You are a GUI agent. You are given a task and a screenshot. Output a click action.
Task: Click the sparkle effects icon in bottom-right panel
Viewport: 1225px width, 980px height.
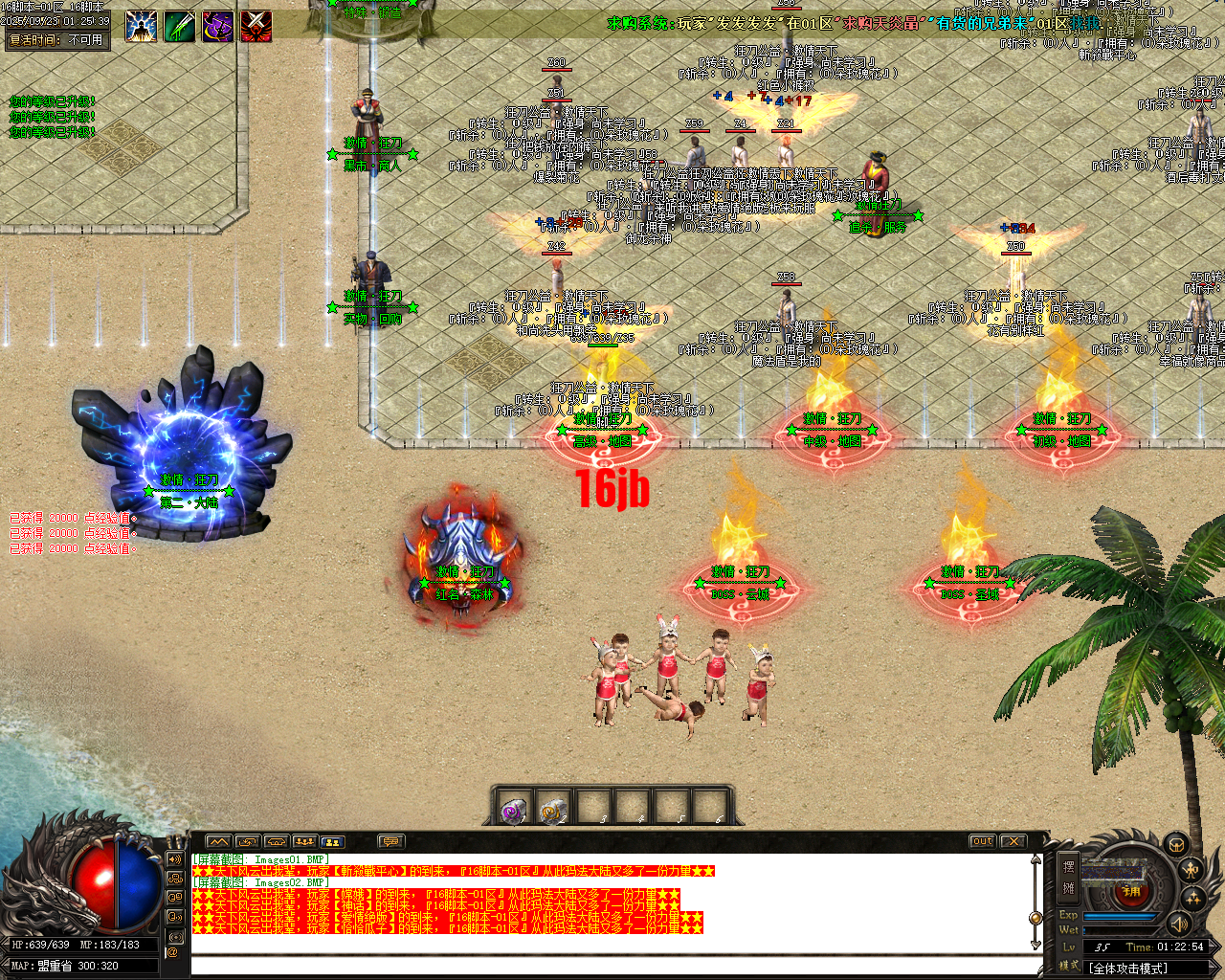click(x=1192, y=898)
